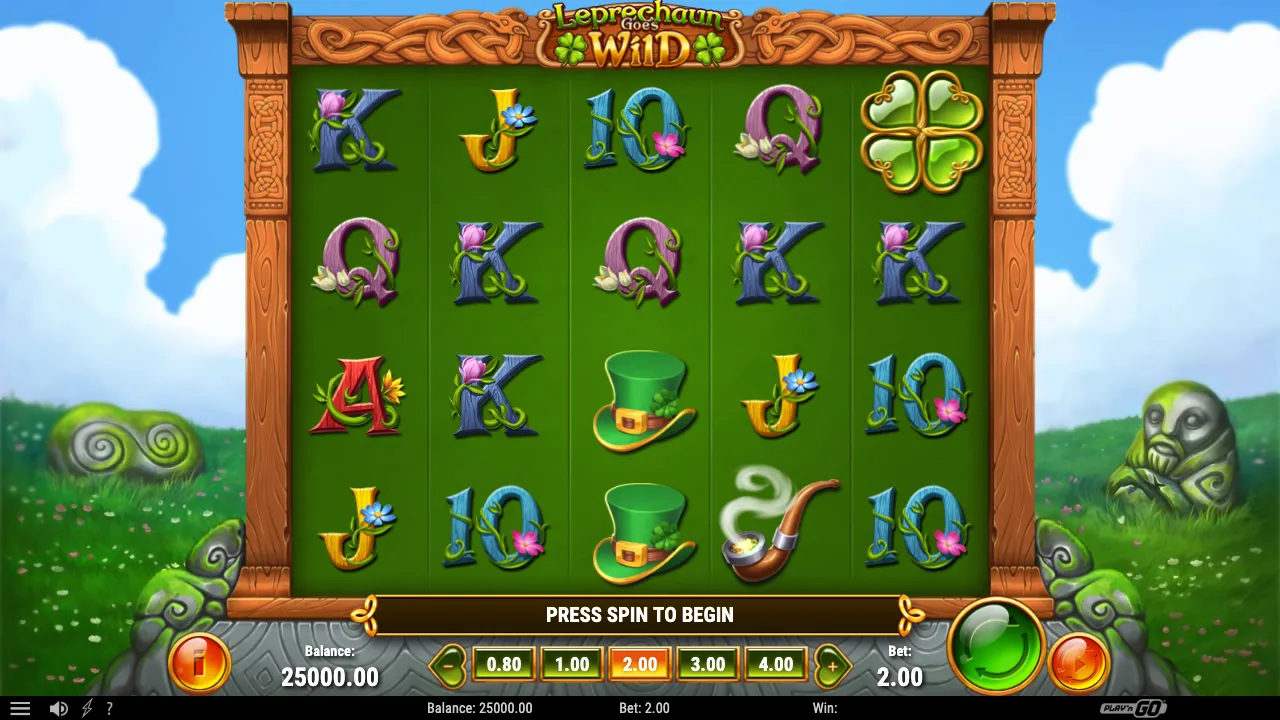Open the game paytable via the info button
Viewport: 1280px width, 720px height.
click(198, 663)
